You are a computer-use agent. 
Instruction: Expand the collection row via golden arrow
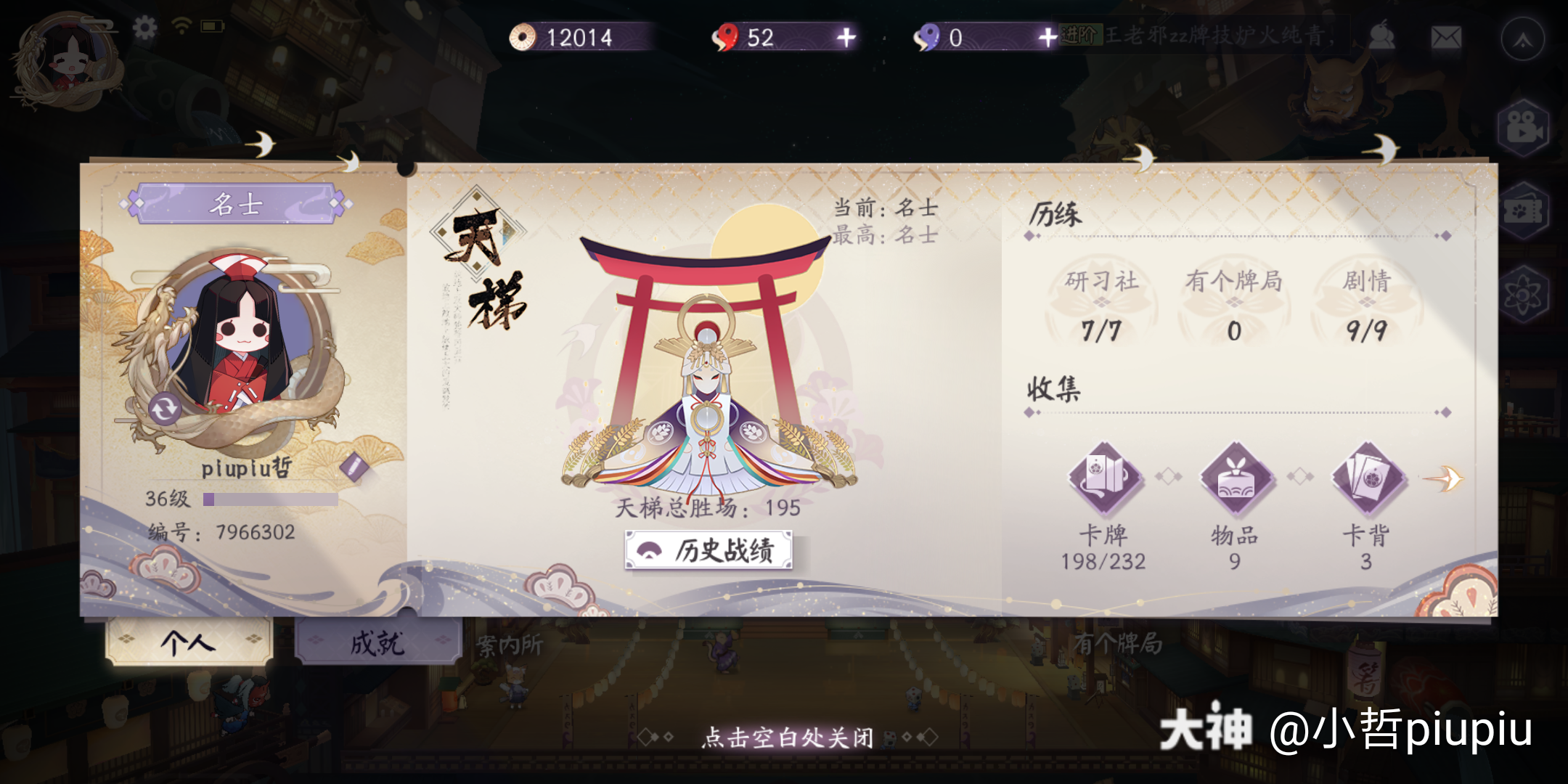1452,478
